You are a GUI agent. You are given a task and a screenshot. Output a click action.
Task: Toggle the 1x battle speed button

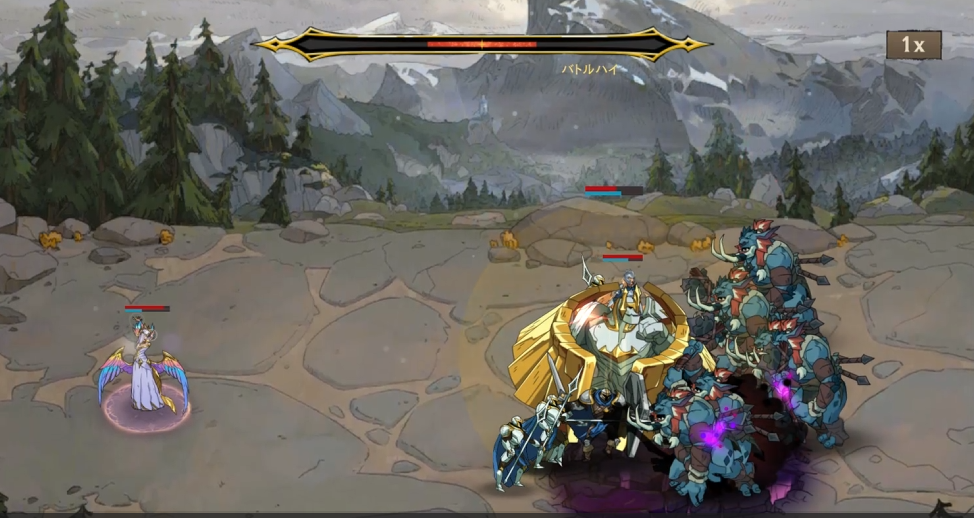point(913,45)
